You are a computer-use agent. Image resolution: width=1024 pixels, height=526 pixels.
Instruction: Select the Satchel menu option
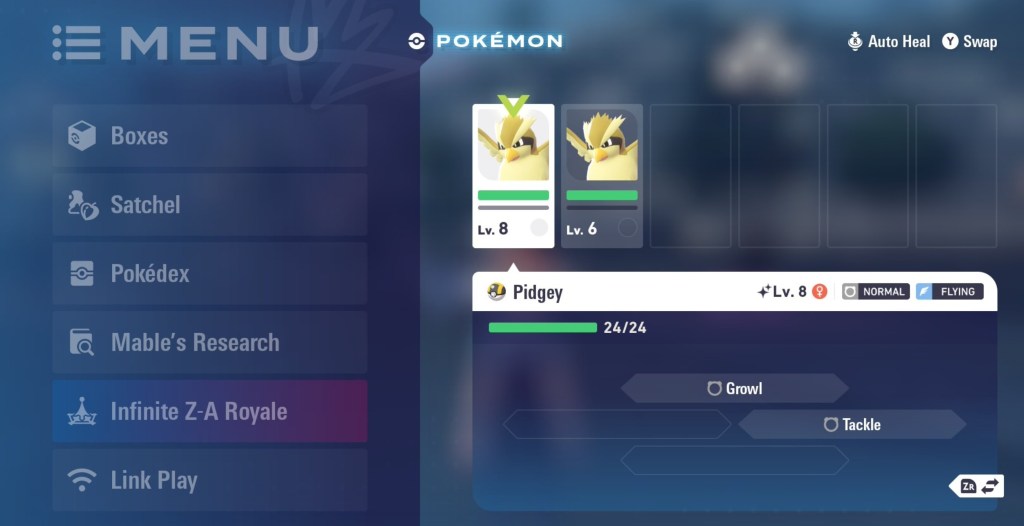210,205
